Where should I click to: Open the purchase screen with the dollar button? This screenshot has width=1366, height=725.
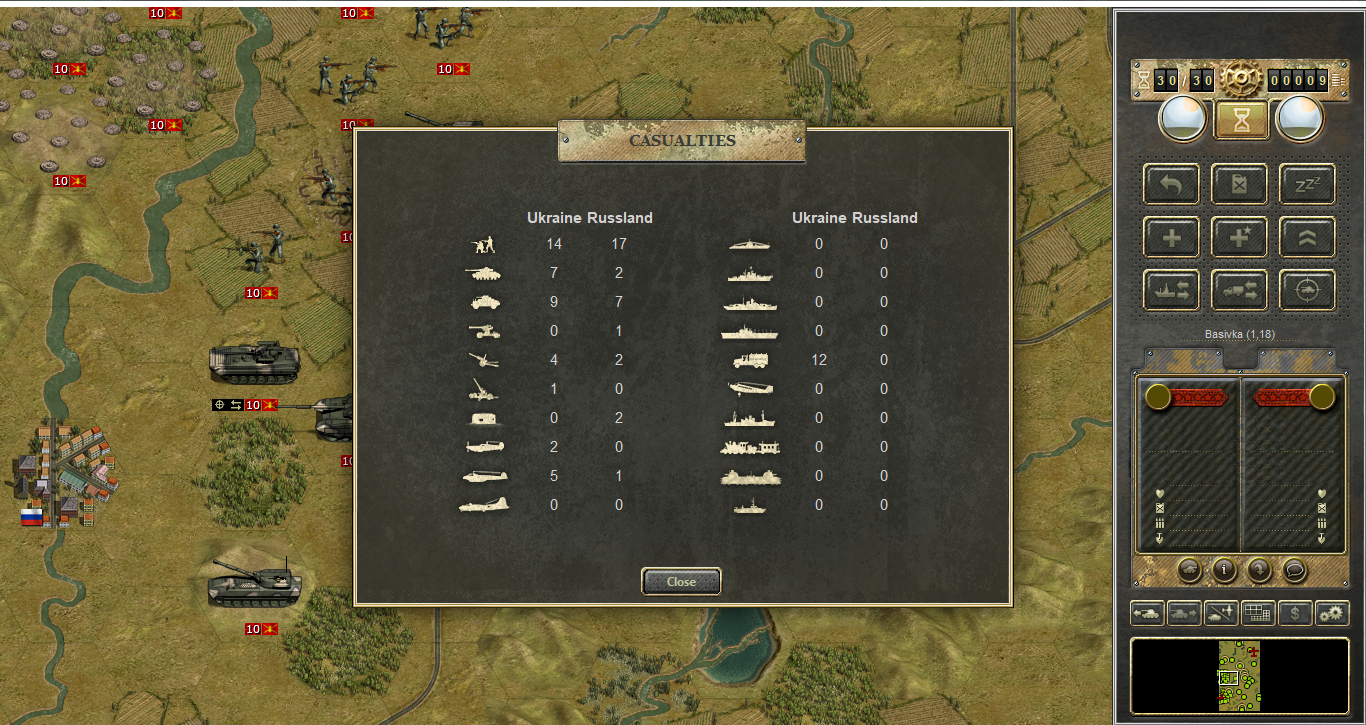(1295, 613)
